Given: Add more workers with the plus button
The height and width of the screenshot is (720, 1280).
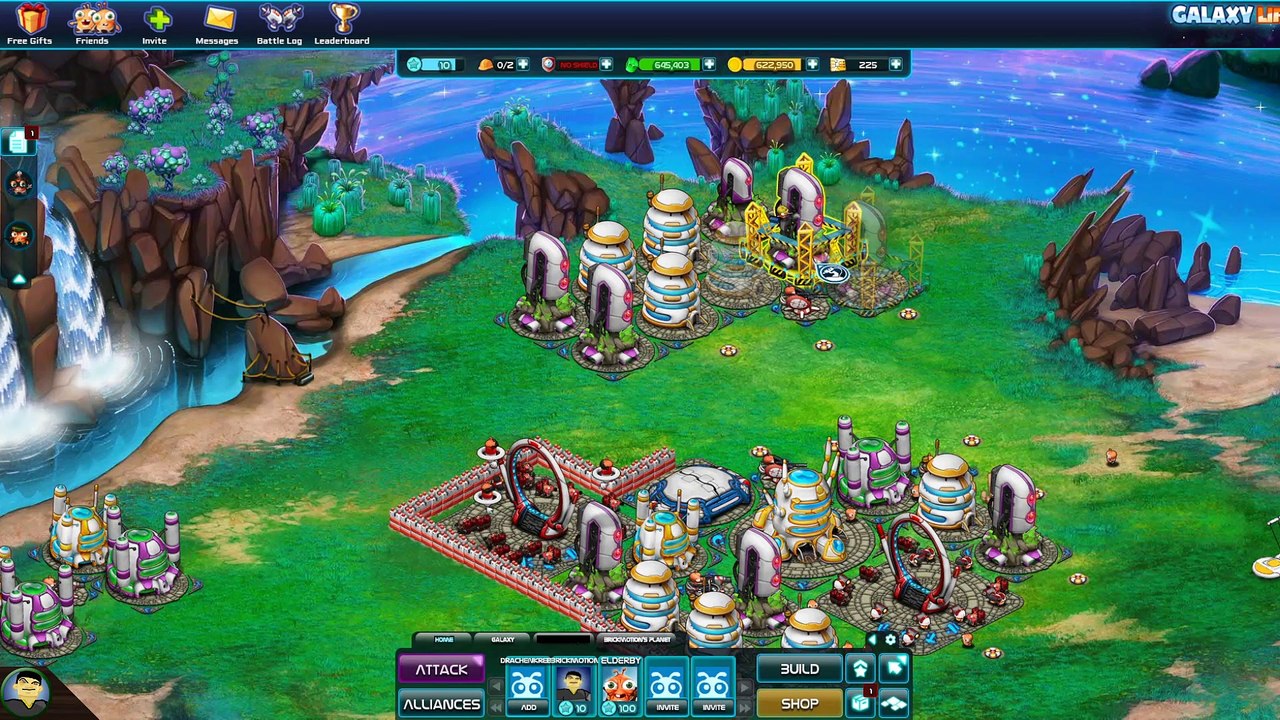Looking at the screenshot, I should 523,65.
